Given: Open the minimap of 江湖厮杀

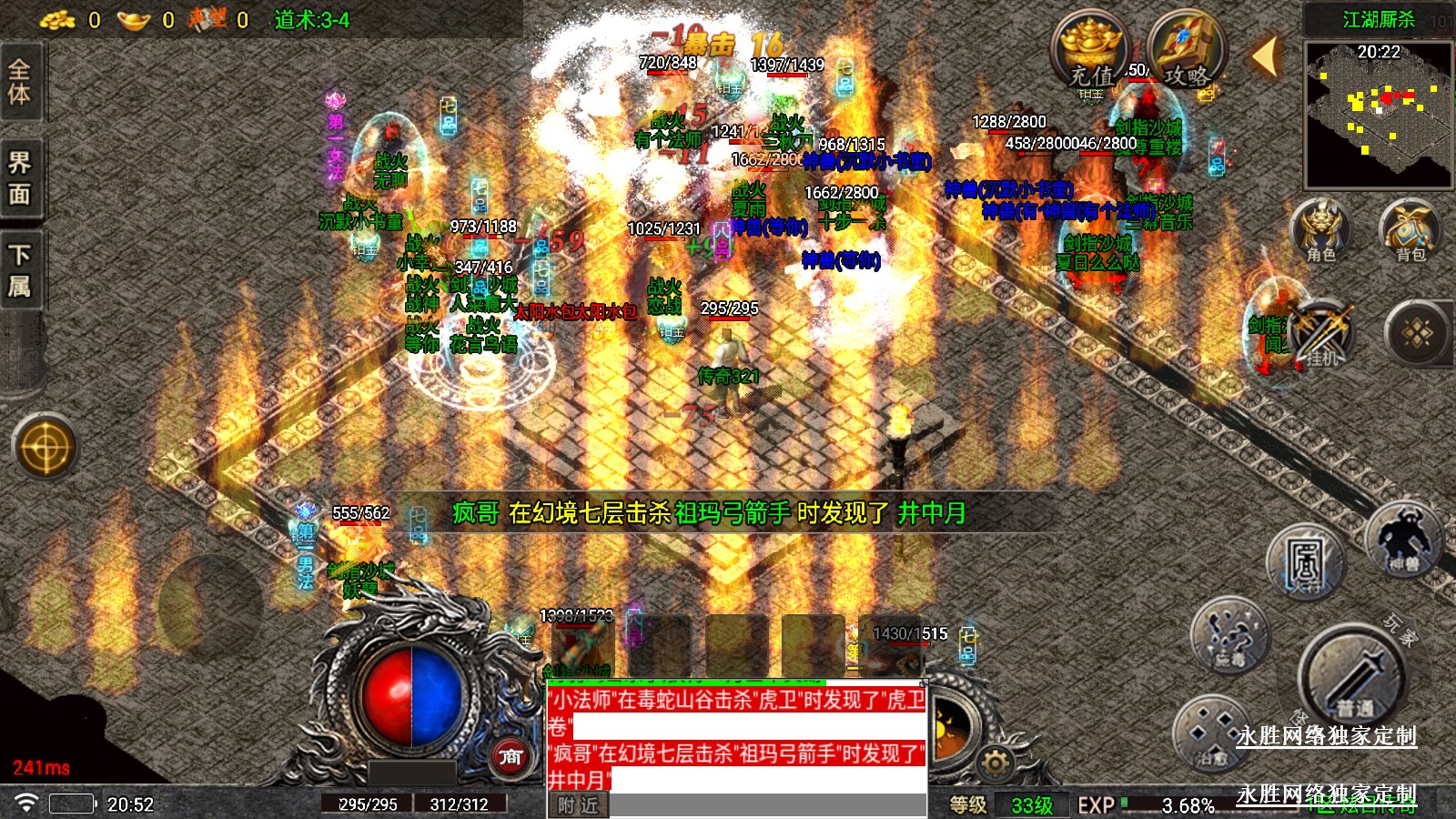Looking at the screenshot, I should coord(1378,114).
